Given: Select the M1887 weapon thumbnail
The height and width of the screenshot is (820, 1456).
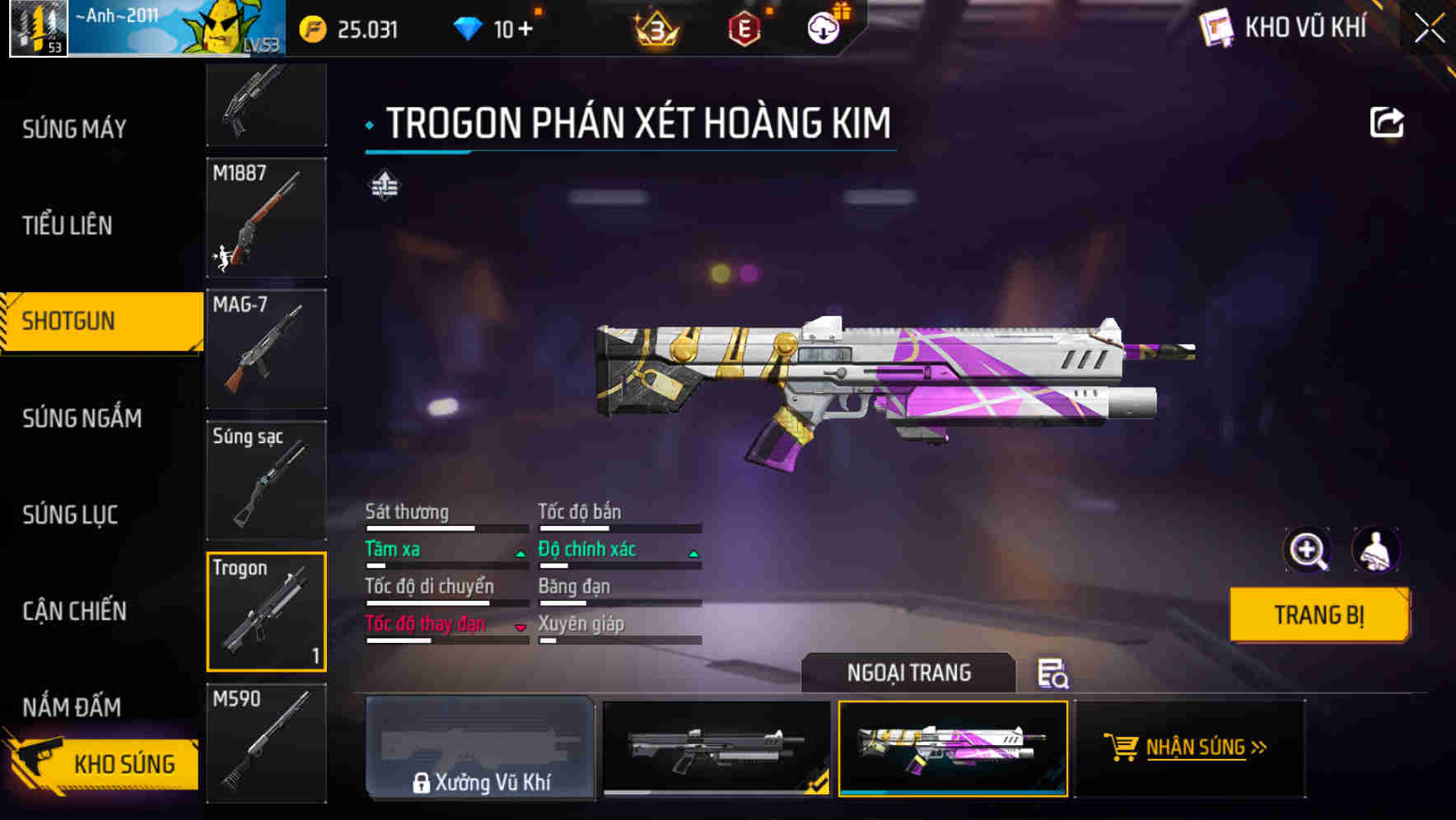Looking at the screenshot, I should point(265,217).
